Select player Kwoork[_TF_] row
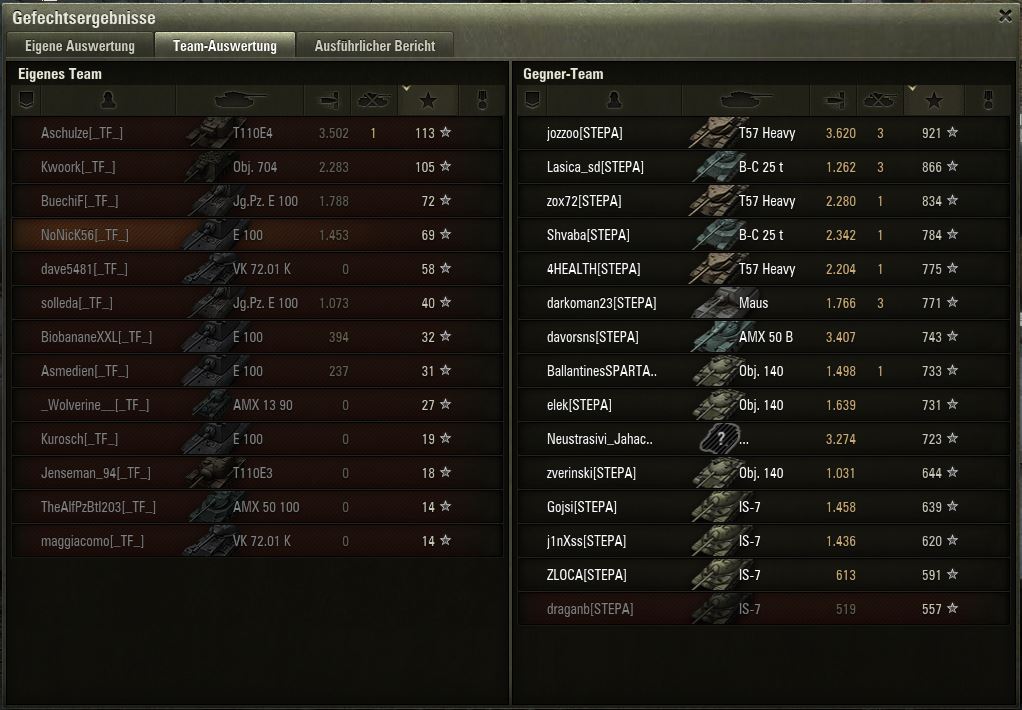The height and width of the screenshot is (710, 1022). click(x=78, y=167)
